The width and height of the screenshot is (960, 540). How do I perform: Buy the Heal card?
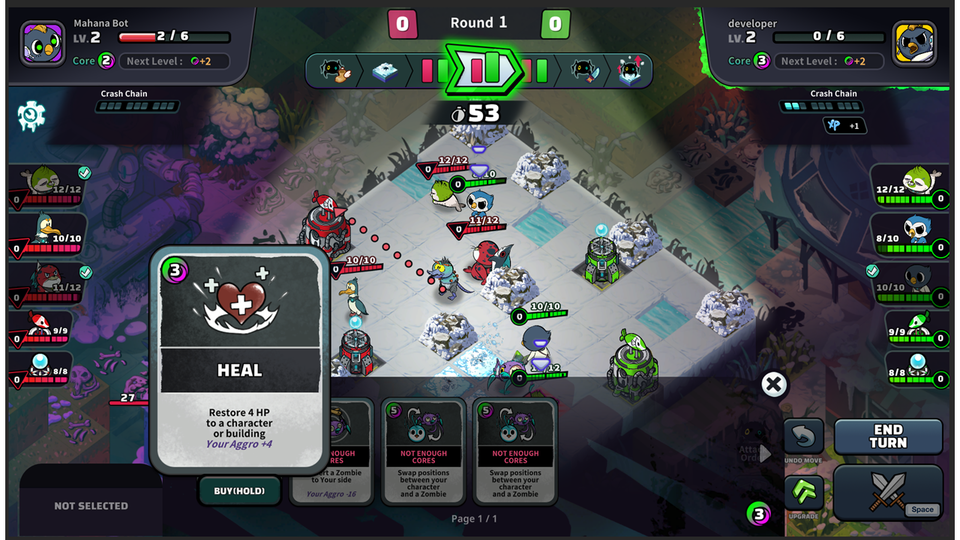tap(240, 491)
